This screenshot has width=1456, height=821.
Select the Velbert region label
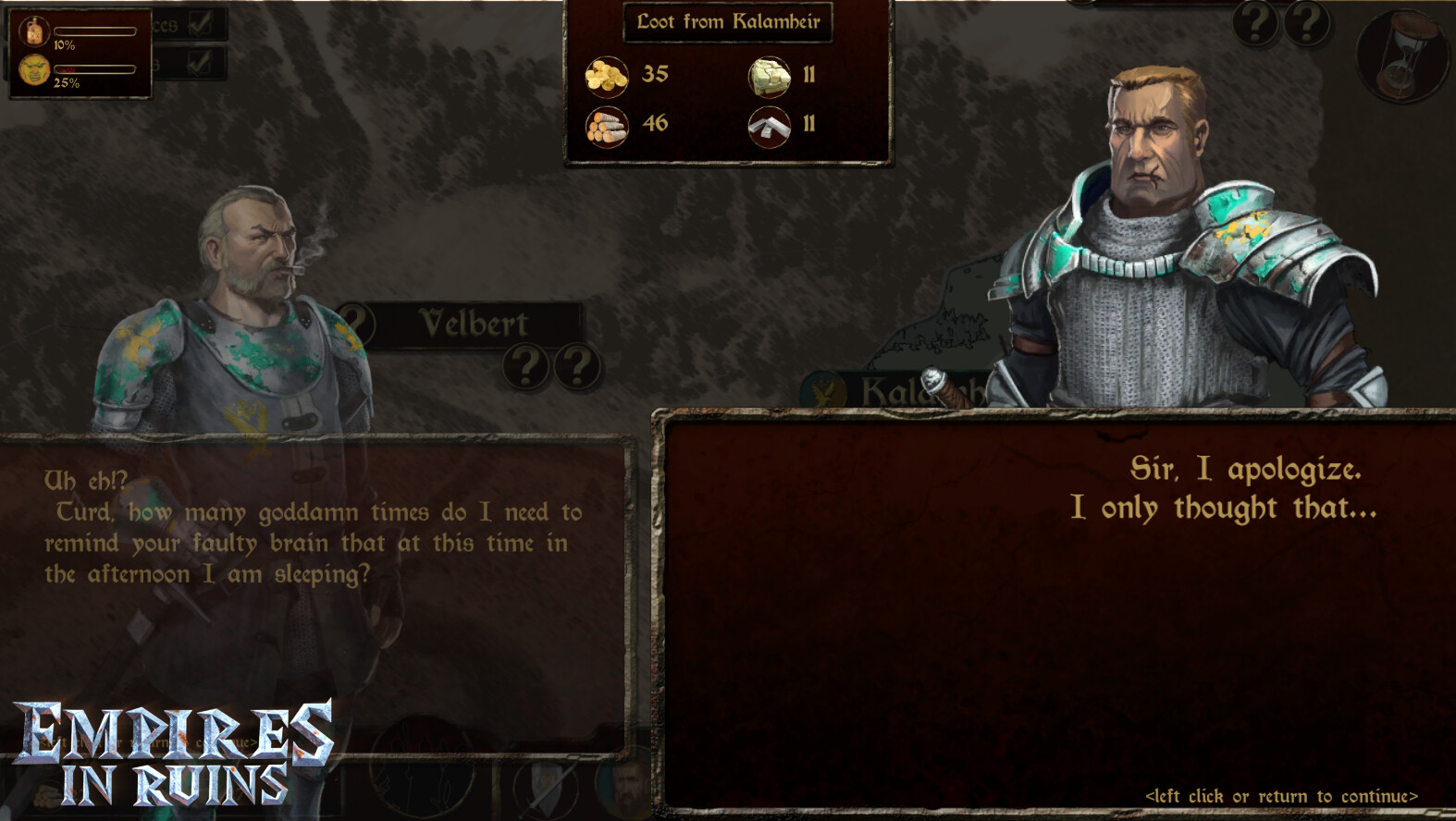click(x=474, y=324)
